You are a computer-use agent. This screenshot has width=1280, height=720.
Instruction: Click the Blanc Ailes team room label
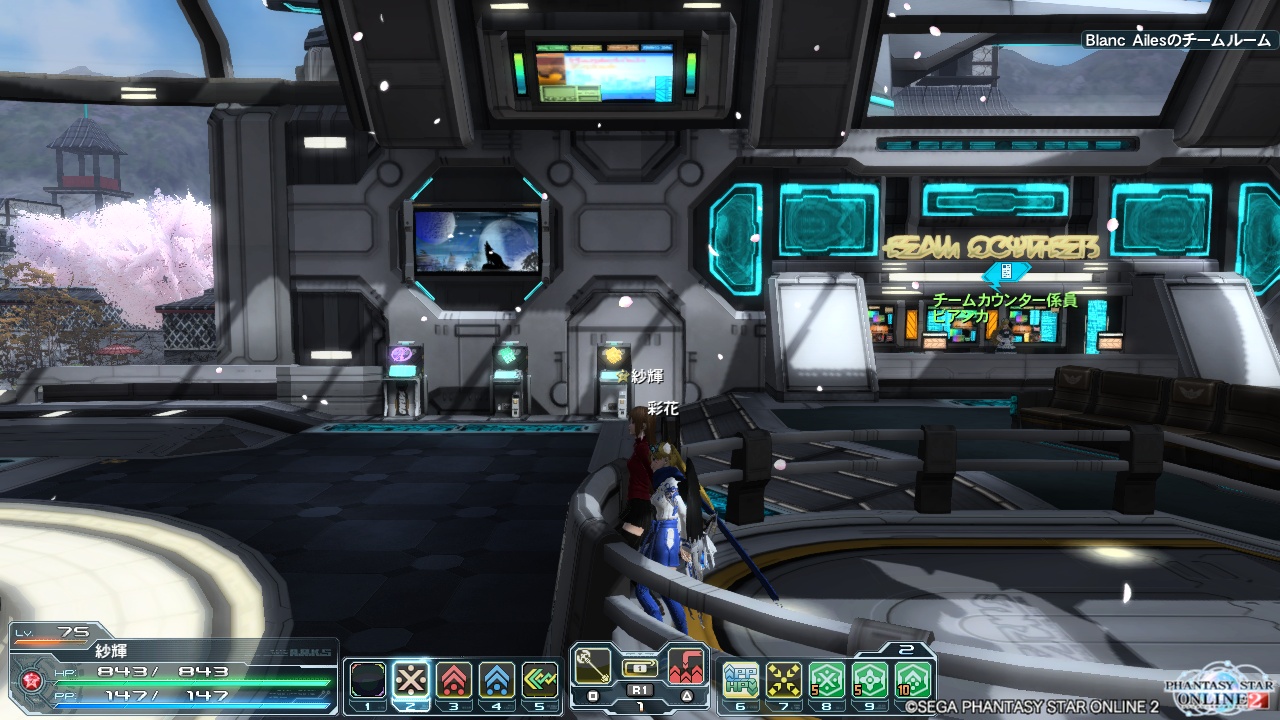tap(1177, 40)
